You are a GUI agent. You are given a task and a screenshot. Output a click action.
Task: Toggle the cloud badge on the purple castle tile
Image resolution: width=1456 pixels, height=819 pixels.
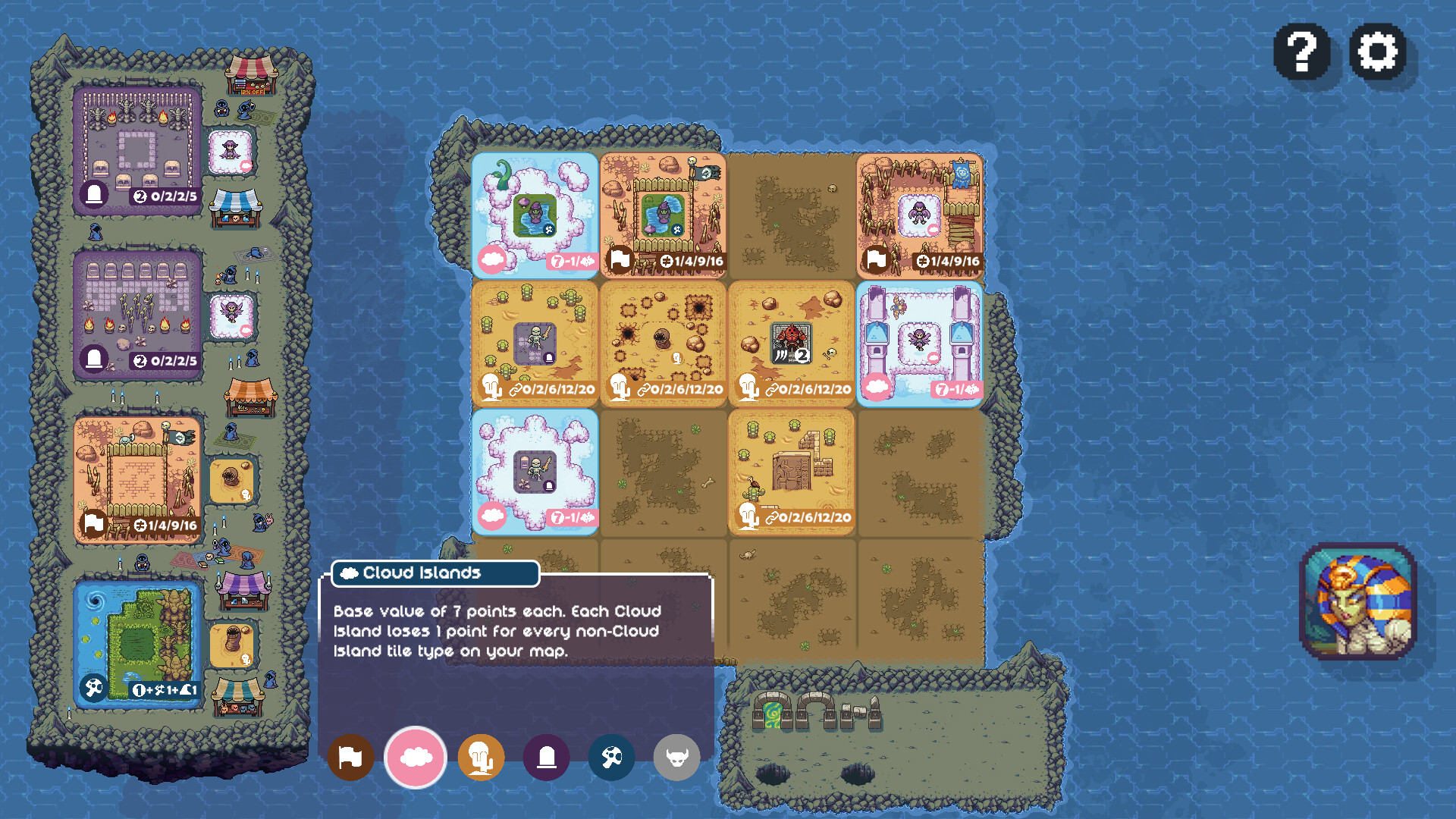click(877, 388)
